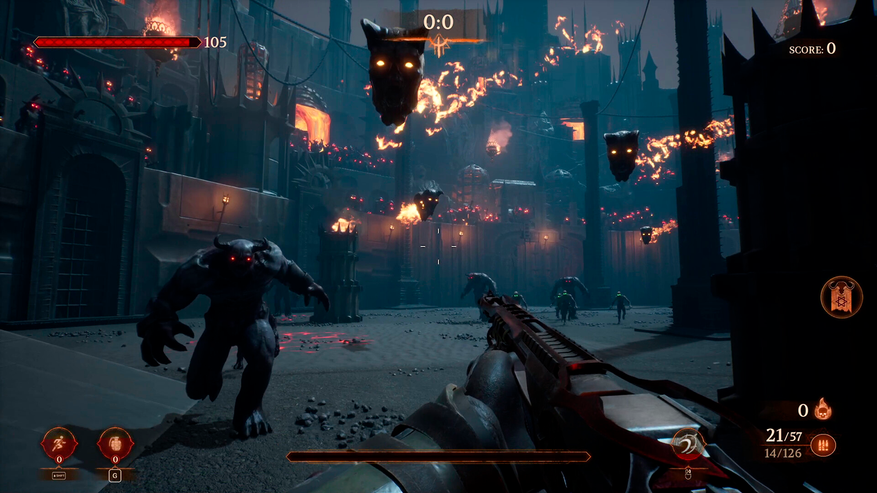Screen dimensions: 877x493
Task: Activate the sprint dash ability icon
Action: click(x=58, y=444)
